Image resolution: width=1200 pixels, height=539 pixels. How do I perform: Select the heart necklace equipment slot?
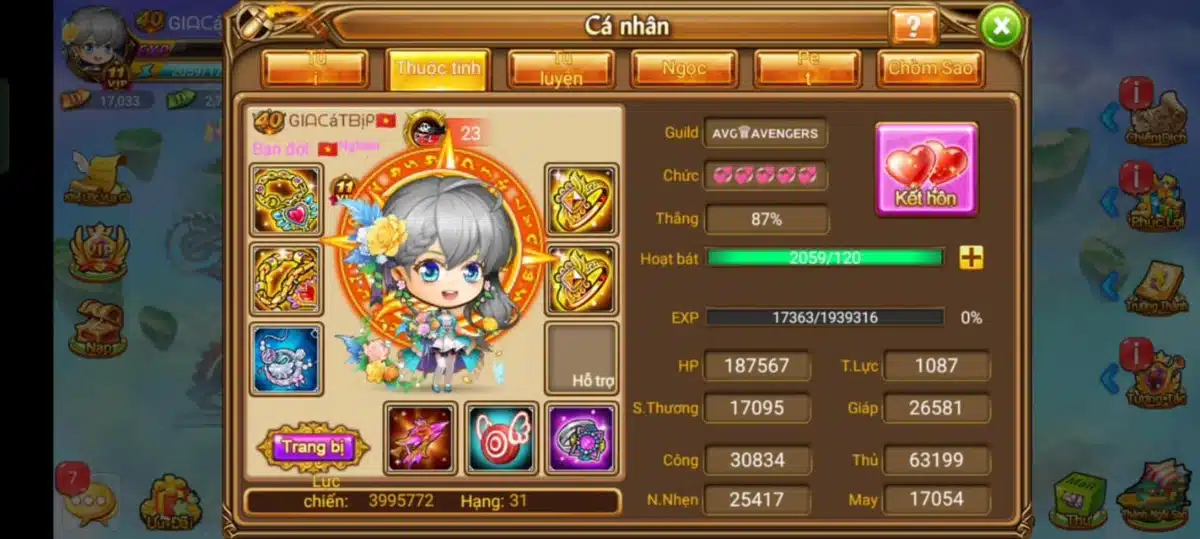(x=286, y=200)
